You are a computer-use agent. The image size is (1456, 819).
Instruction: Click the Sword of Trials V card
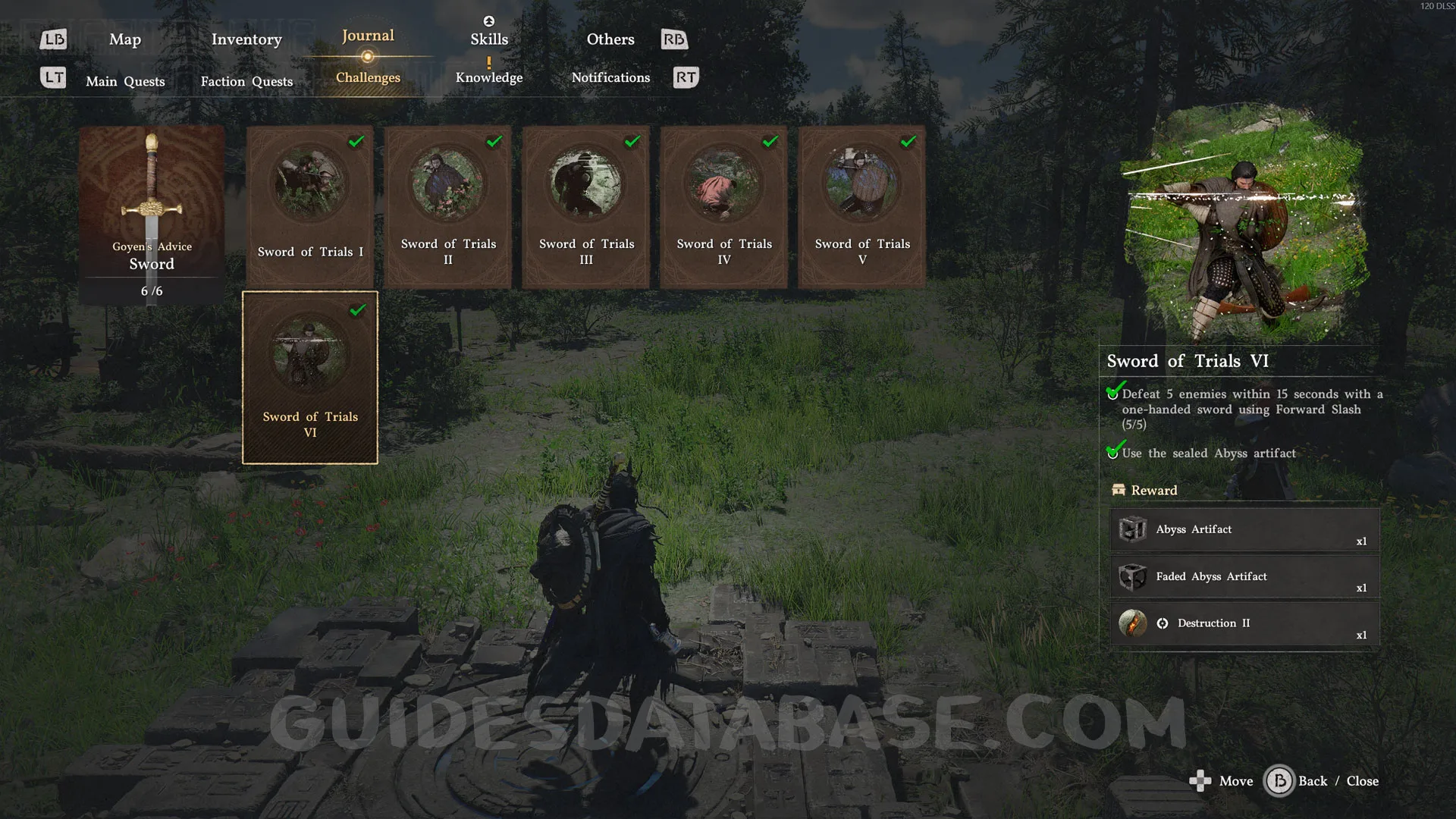point(862,206)
